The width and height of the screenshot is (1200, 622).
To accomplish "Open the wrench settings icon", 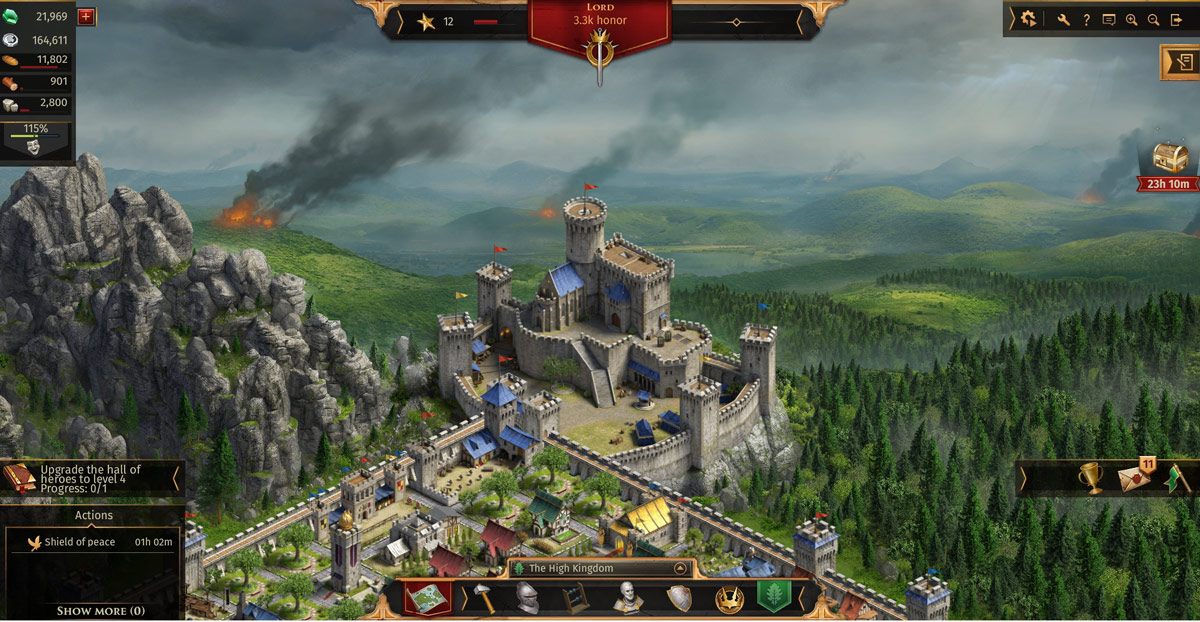I will pos(1063,19).
